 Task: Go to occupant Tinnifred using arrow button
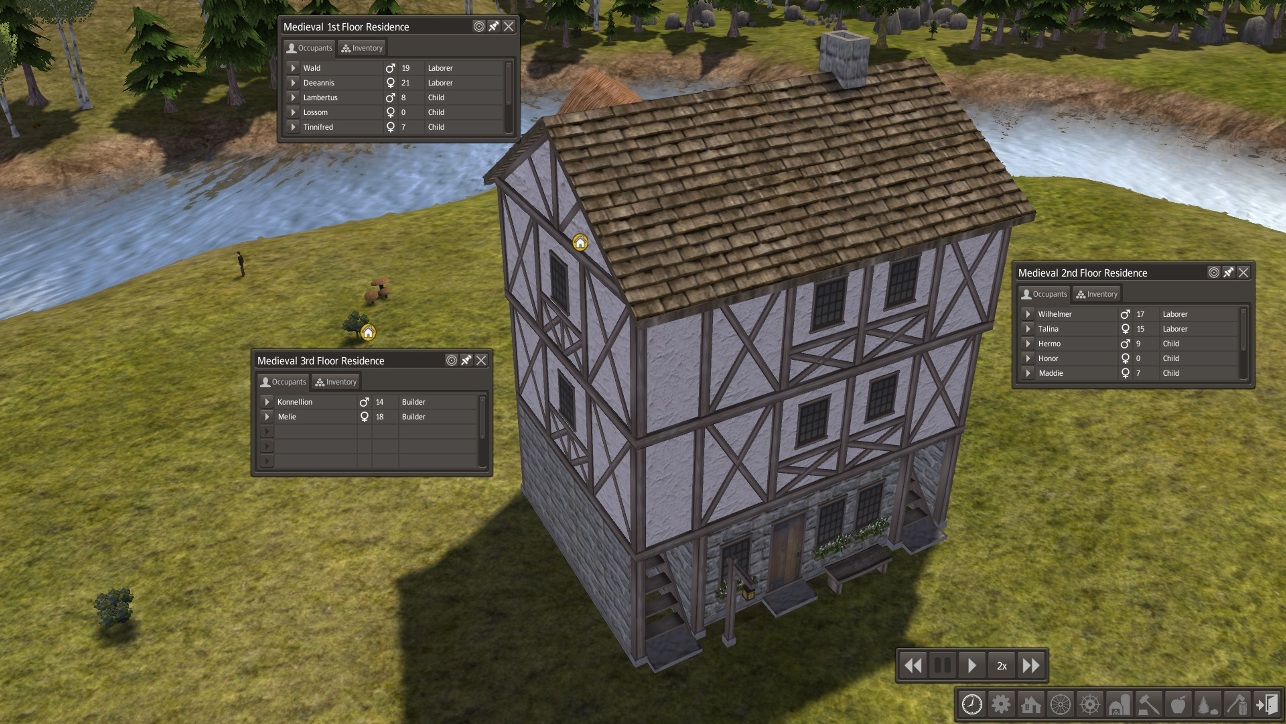(x=293, y=127)
